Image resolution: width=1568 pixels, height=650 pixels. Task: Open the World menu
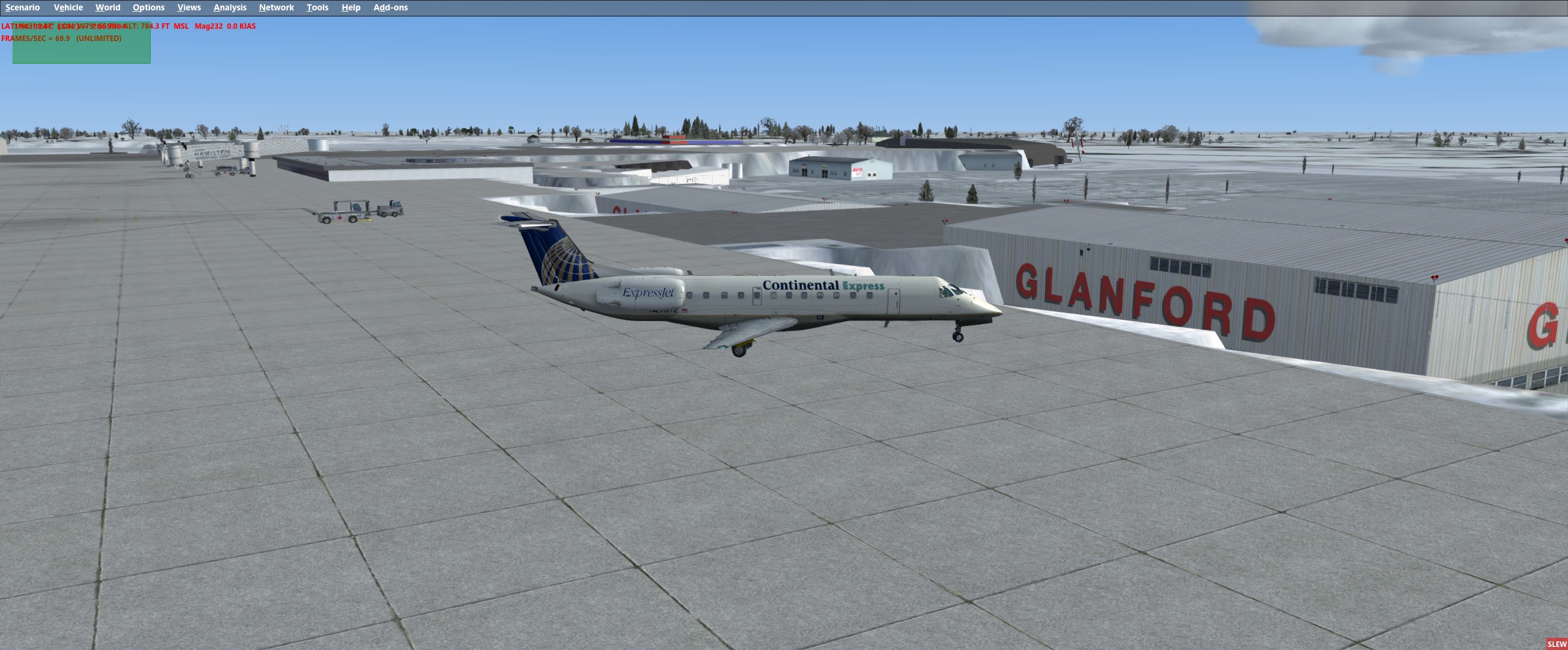tap(108, 7)
